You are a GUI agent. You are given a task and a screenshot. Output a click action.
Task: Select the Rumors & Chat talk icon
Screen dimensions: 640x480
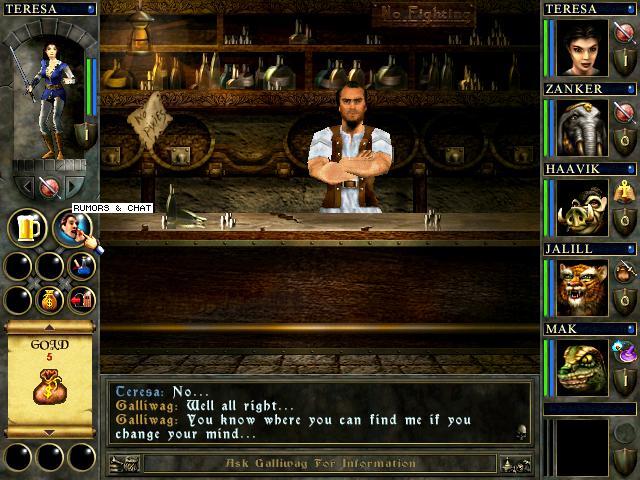tap(72, 228)
